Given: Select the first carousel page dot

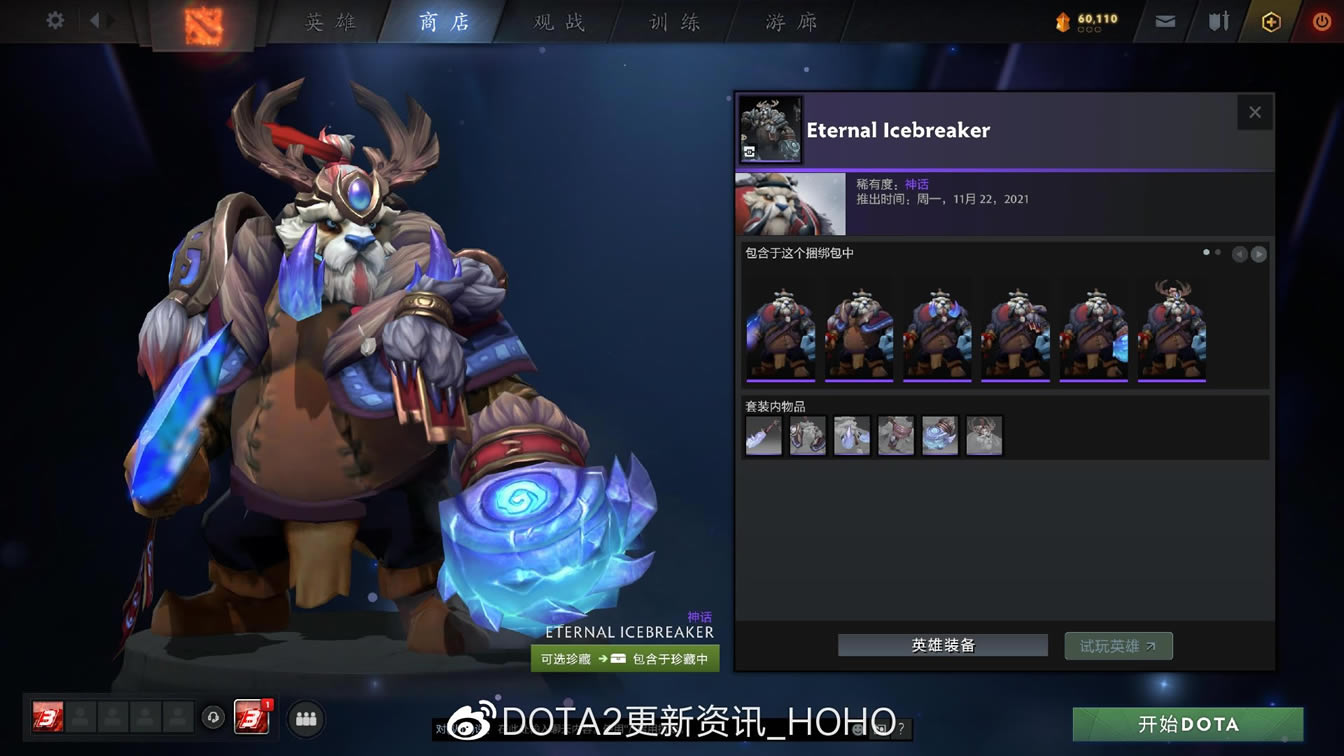Looking at the screenshot, I should pos(1205,253).
